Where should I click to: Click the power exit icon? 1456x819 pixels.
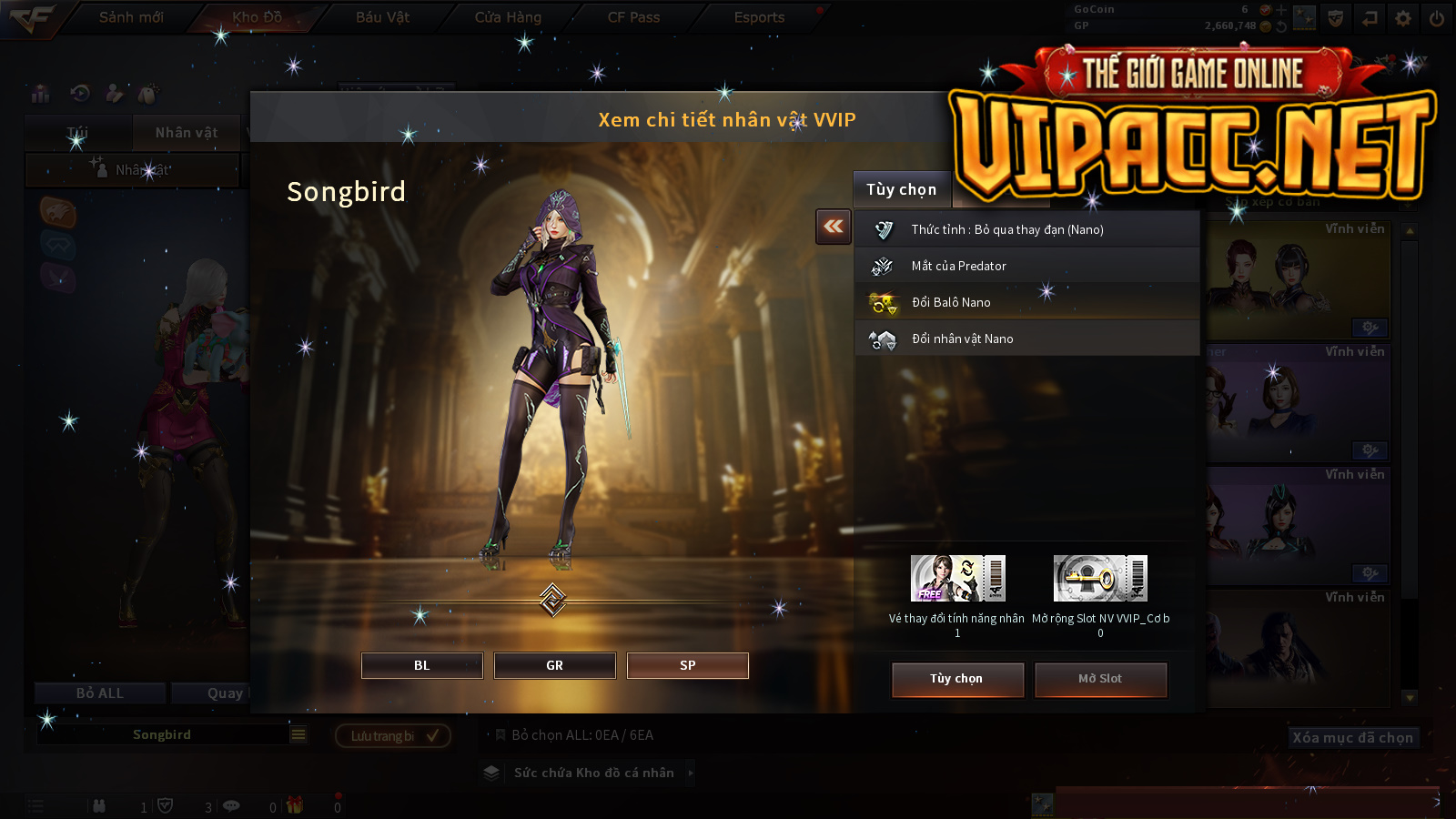1437,18
